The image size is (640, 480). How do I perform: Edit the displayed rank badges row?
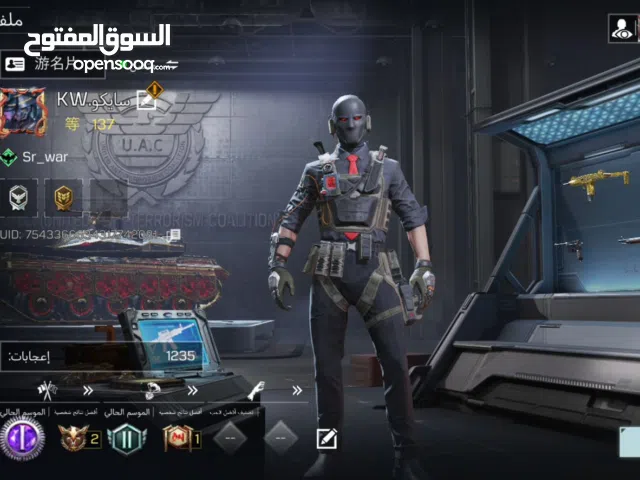[326, 438]
